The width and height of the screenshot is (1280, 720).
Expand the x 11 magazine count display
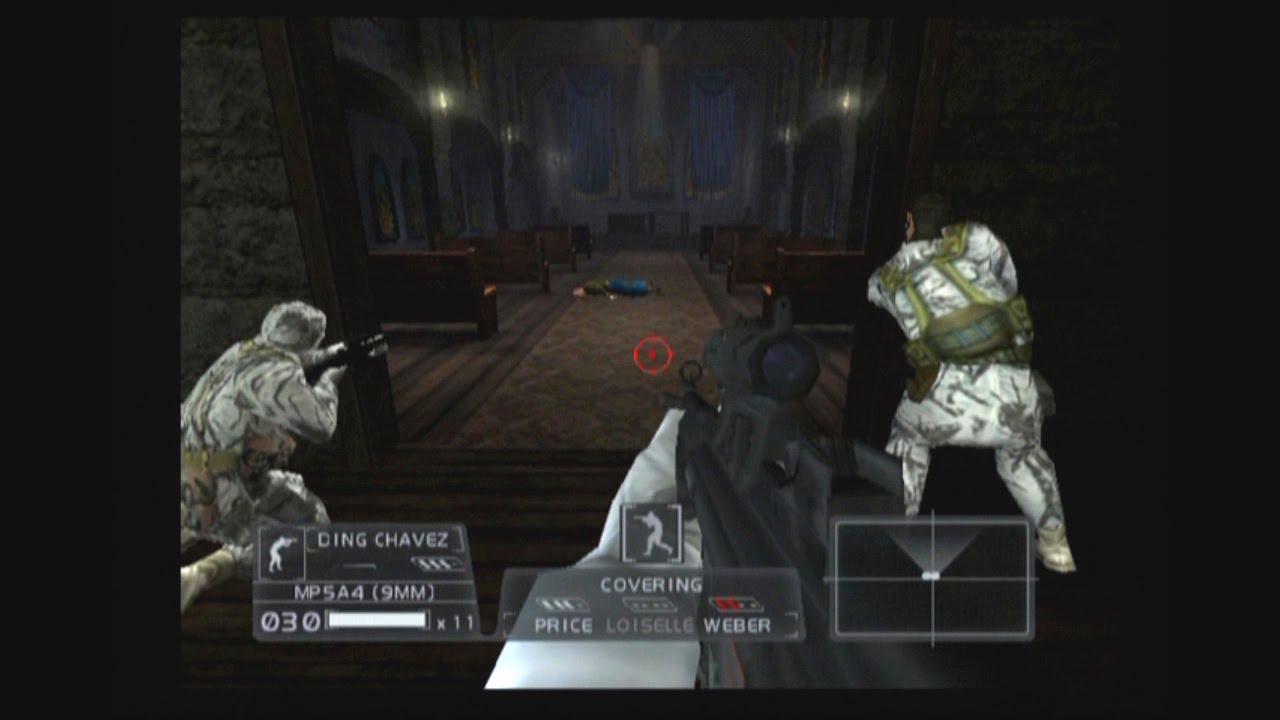pos(453,620)
